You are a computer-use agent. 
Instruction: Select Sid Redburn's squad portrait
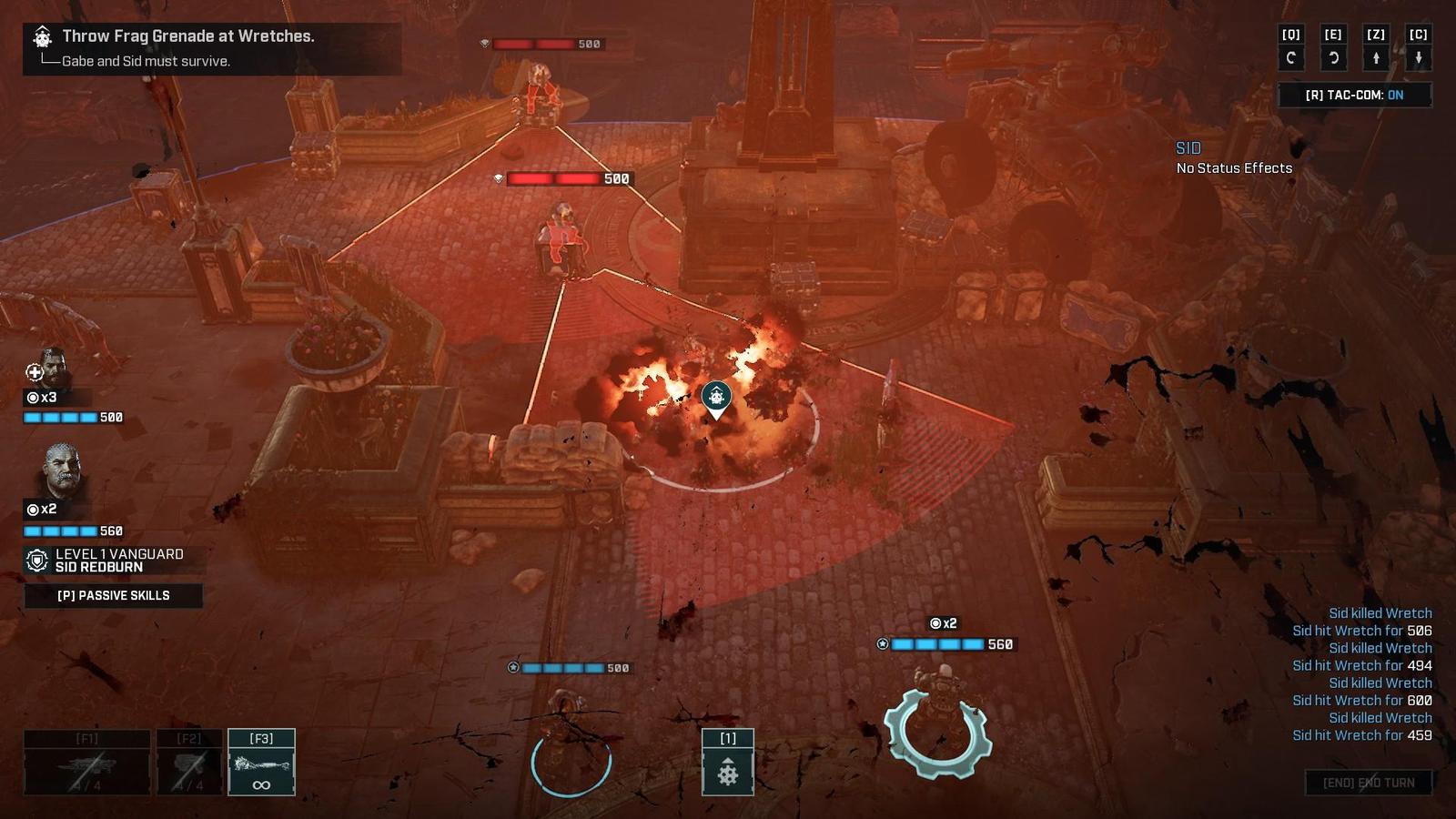[x=61, y=470]
